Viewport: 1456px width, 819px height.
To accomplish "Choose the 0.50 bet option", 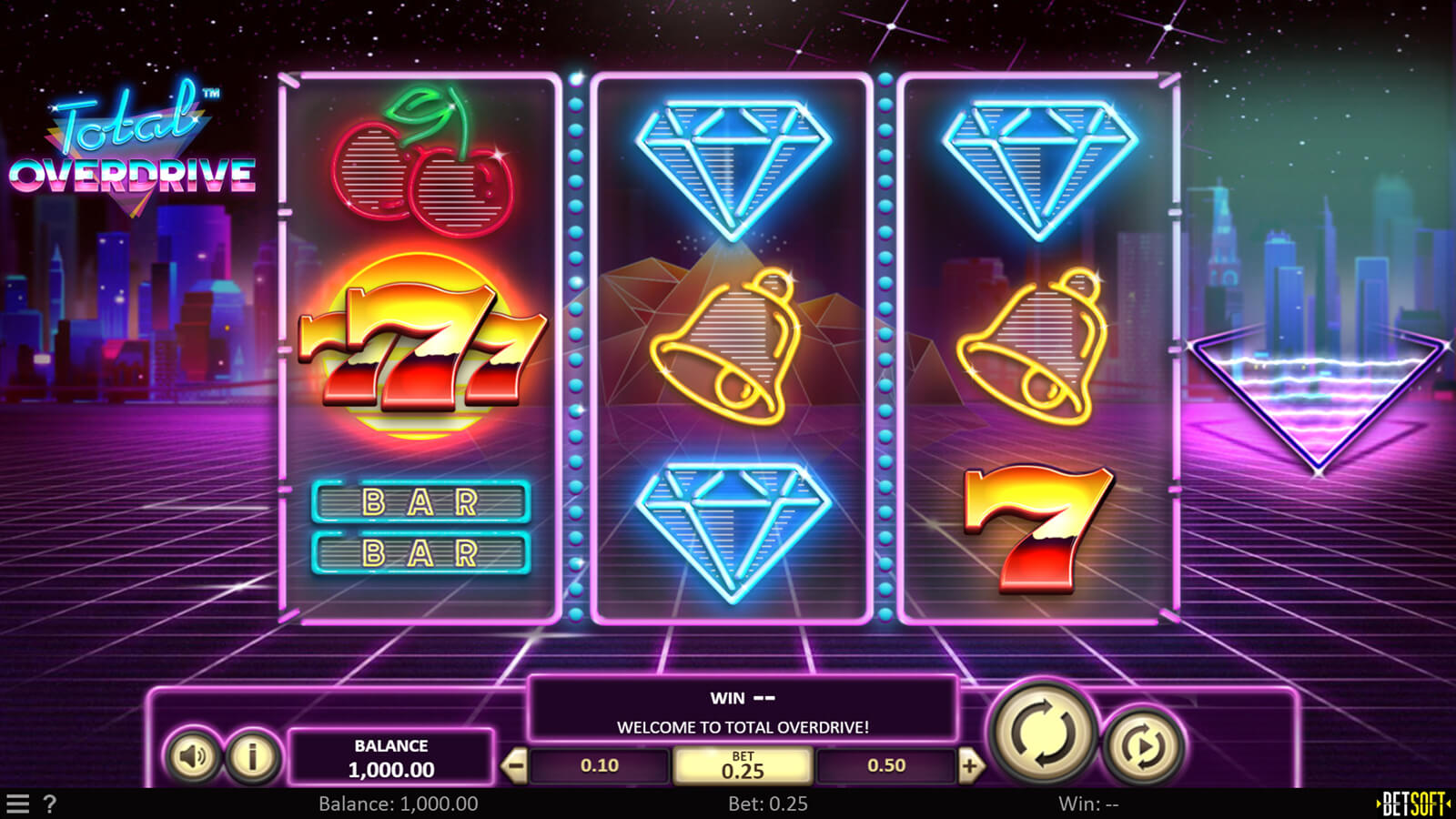I will (885, 766).
